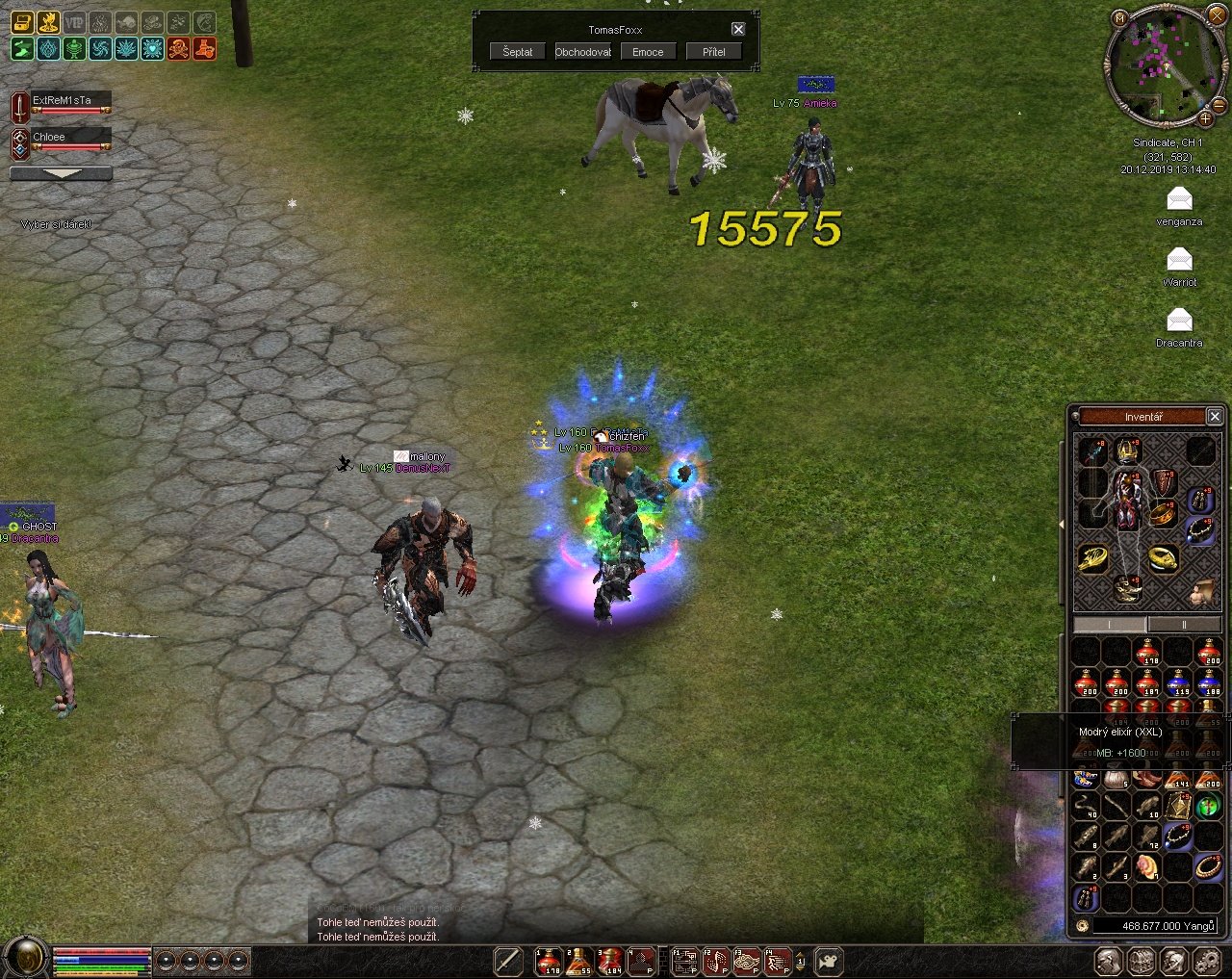
Task: Toggle the camera icon on the hotbar
Action: 828,960
